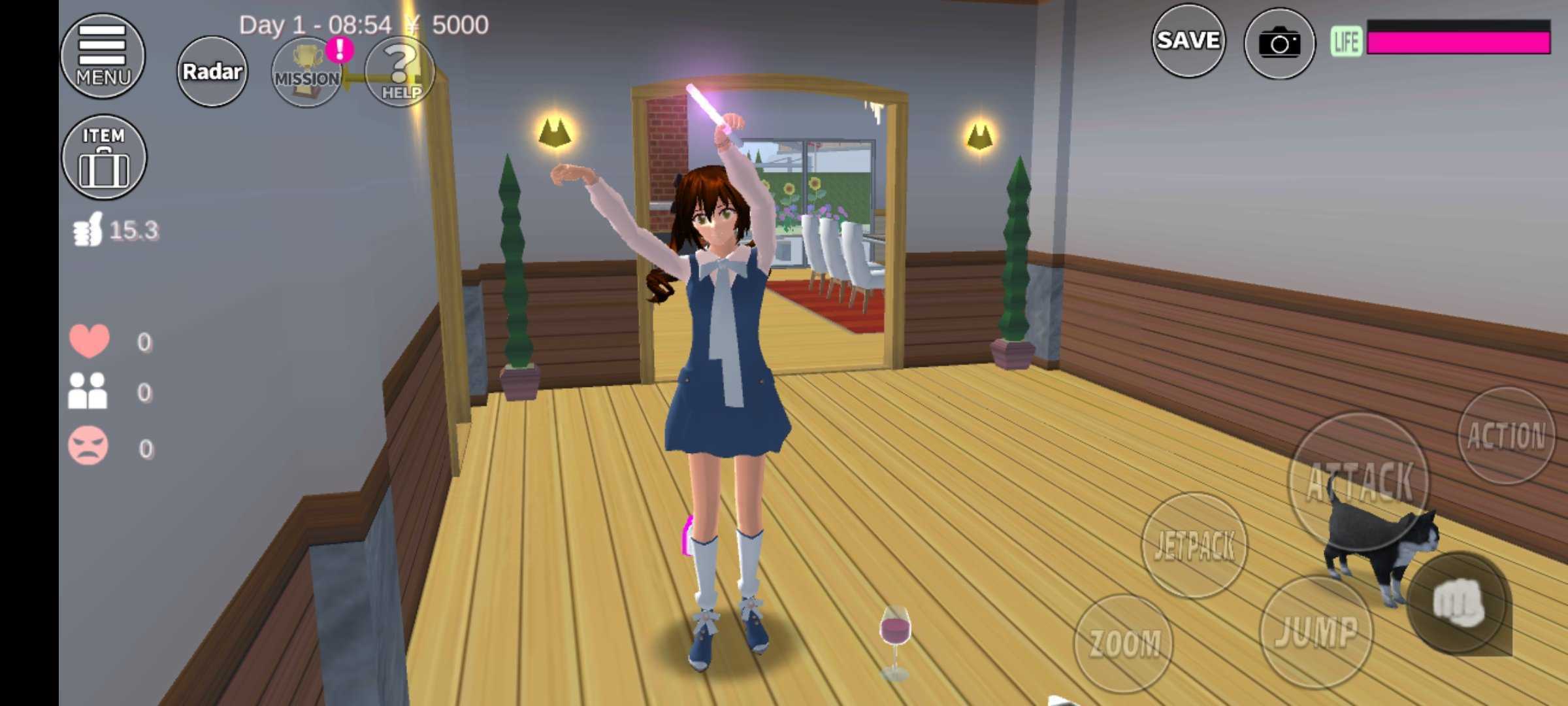The width and height of the screenshot is (1568, 706).
Task: Open the ITEM briefcase inventory
Action: [x=104, y=158]
